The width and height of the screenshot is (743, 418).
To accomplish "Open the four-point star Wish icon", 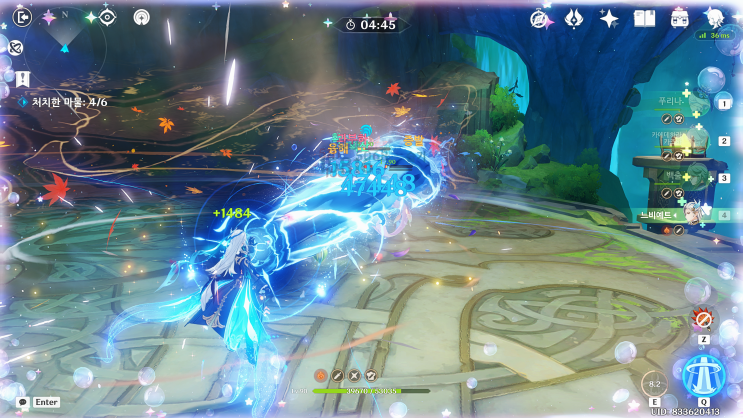I will [608, 18].
